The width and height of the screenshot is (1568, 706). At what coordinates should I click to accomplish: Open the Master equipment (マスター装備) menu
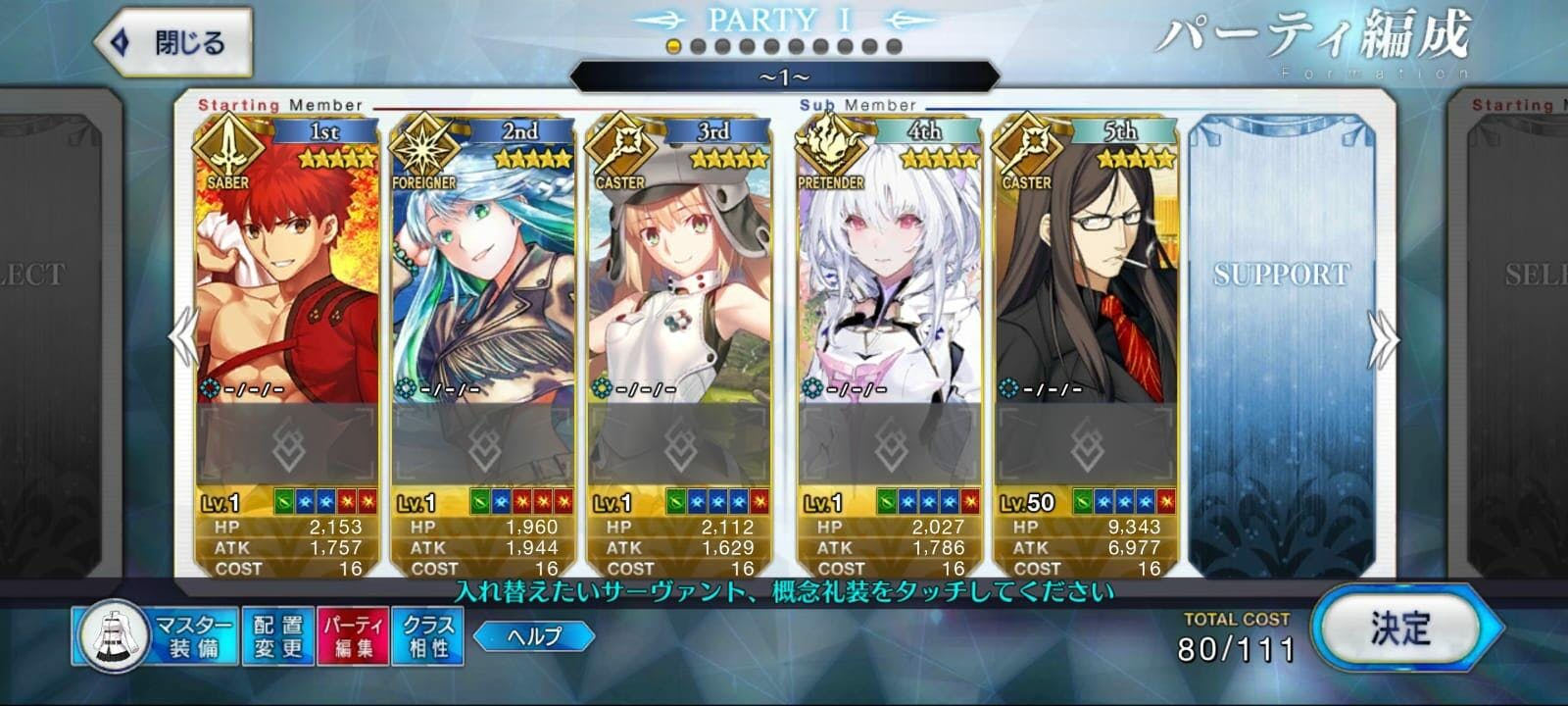tap(155, 635)
